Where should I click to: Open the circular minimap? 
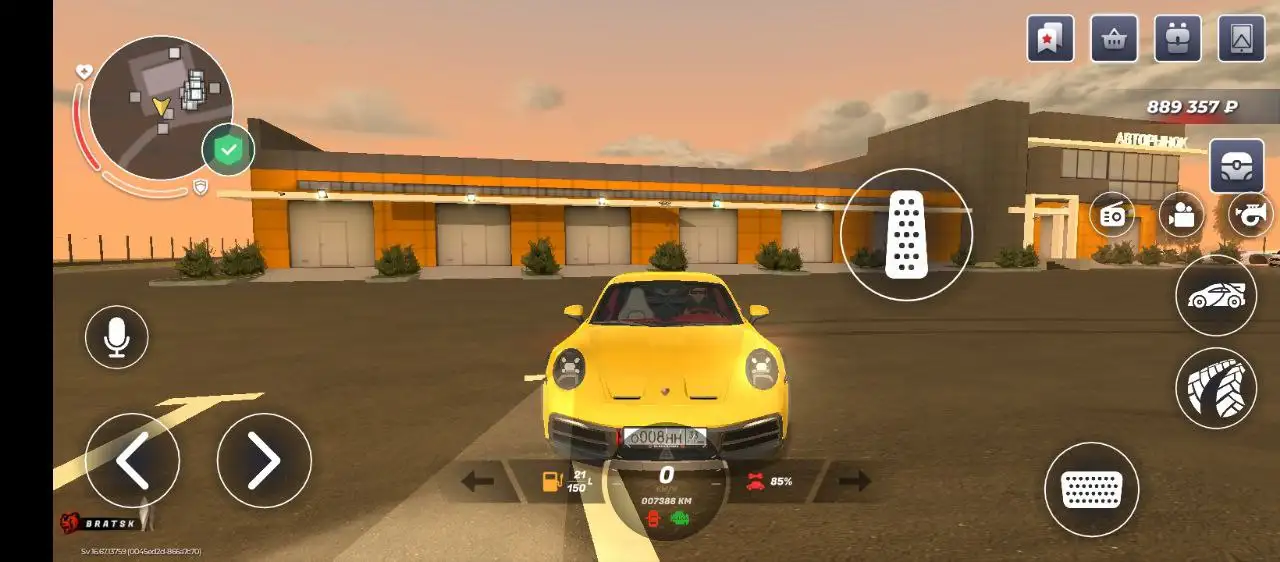pyautogui.click(x=160, y=107)
